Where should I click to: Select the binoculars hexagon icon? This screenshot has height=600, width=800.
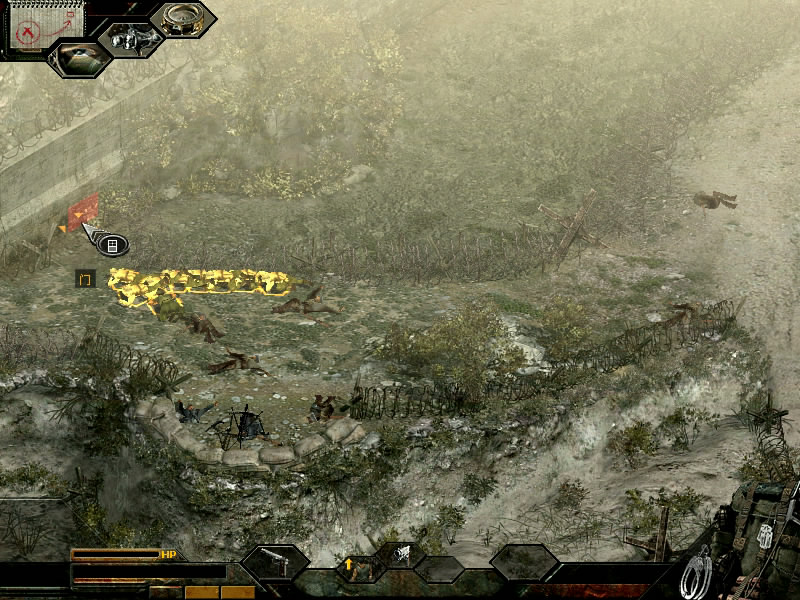[131, 39]
